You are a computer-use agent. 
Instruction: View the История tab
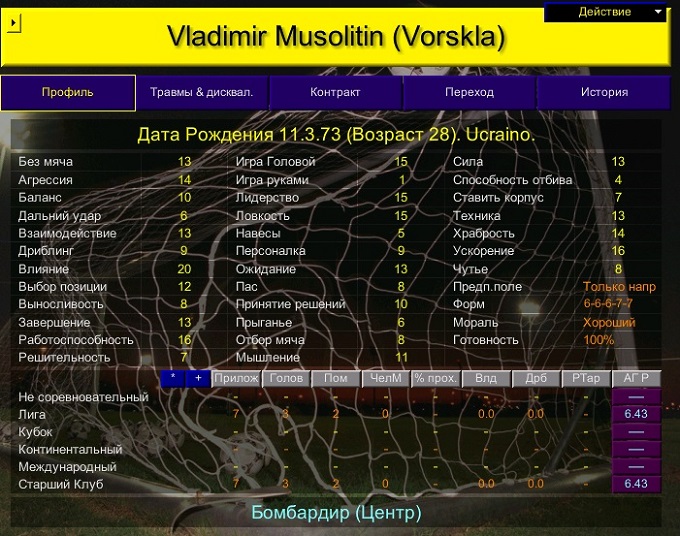(604, 92)
